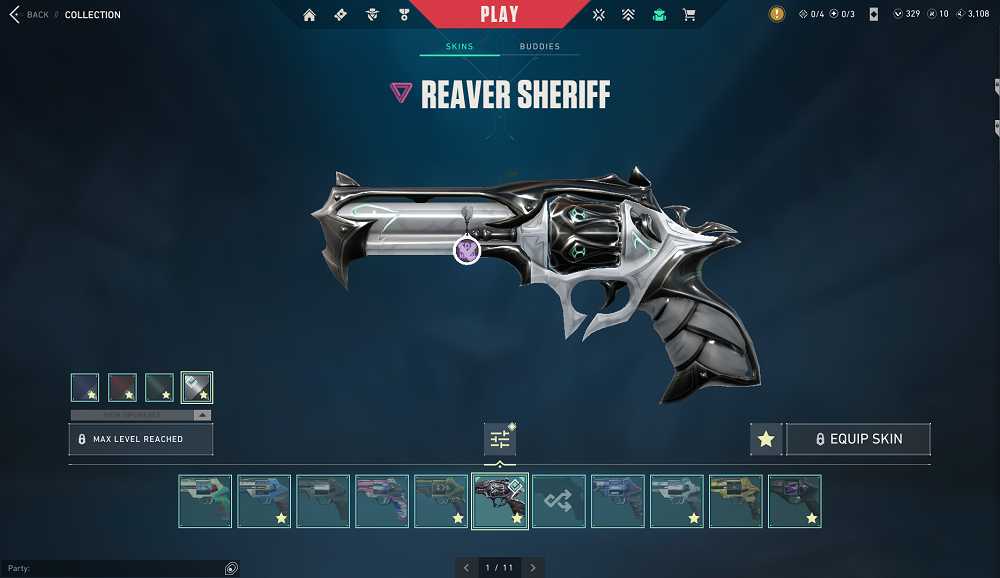1000x578 pixels.
Task: Start matchmaking with the PLAY button
Action: point(499,15)
